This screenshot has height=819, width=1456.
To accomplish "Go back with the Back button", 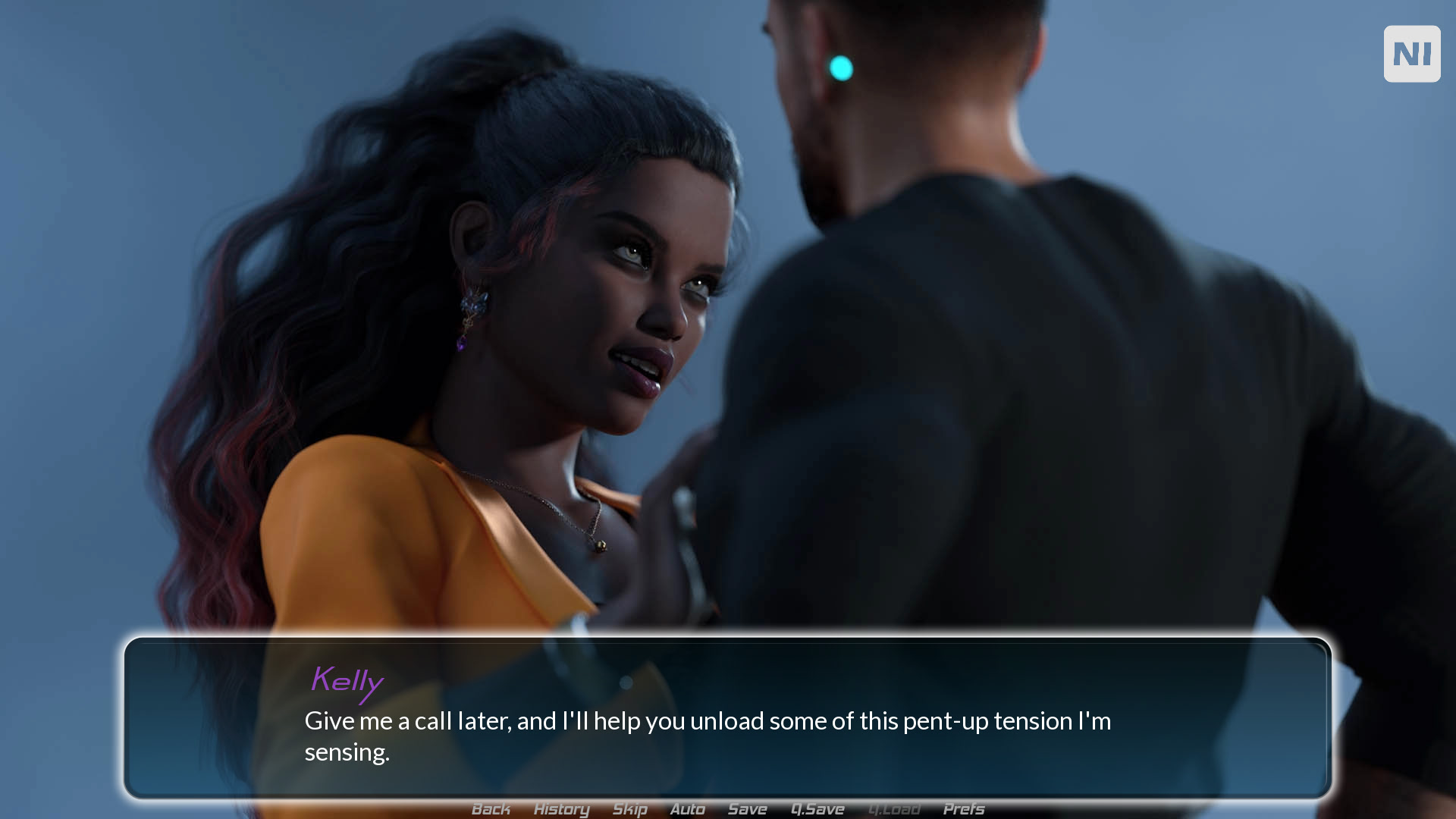I will point(491,809).
